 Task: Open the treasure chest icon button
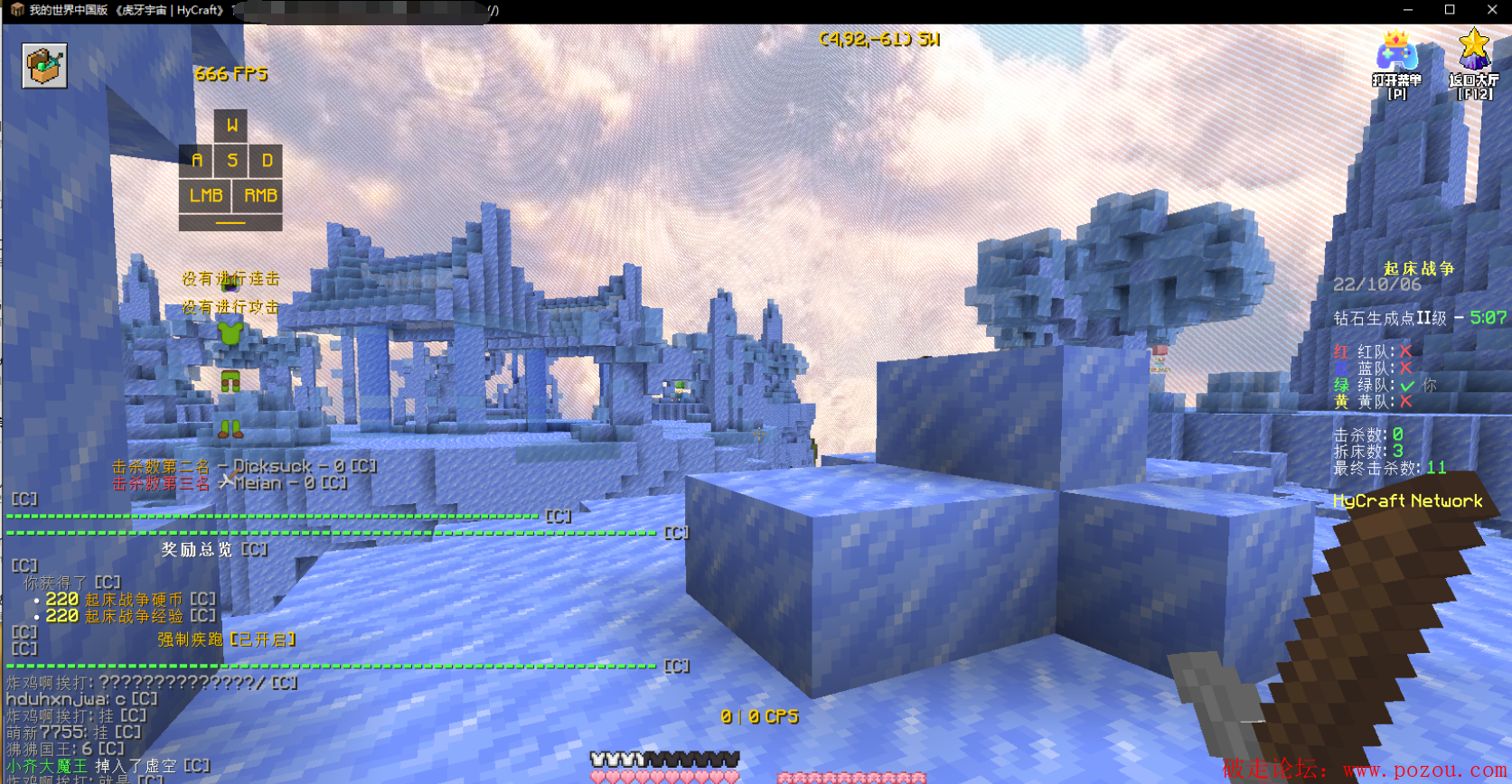[x=44, y=66]
